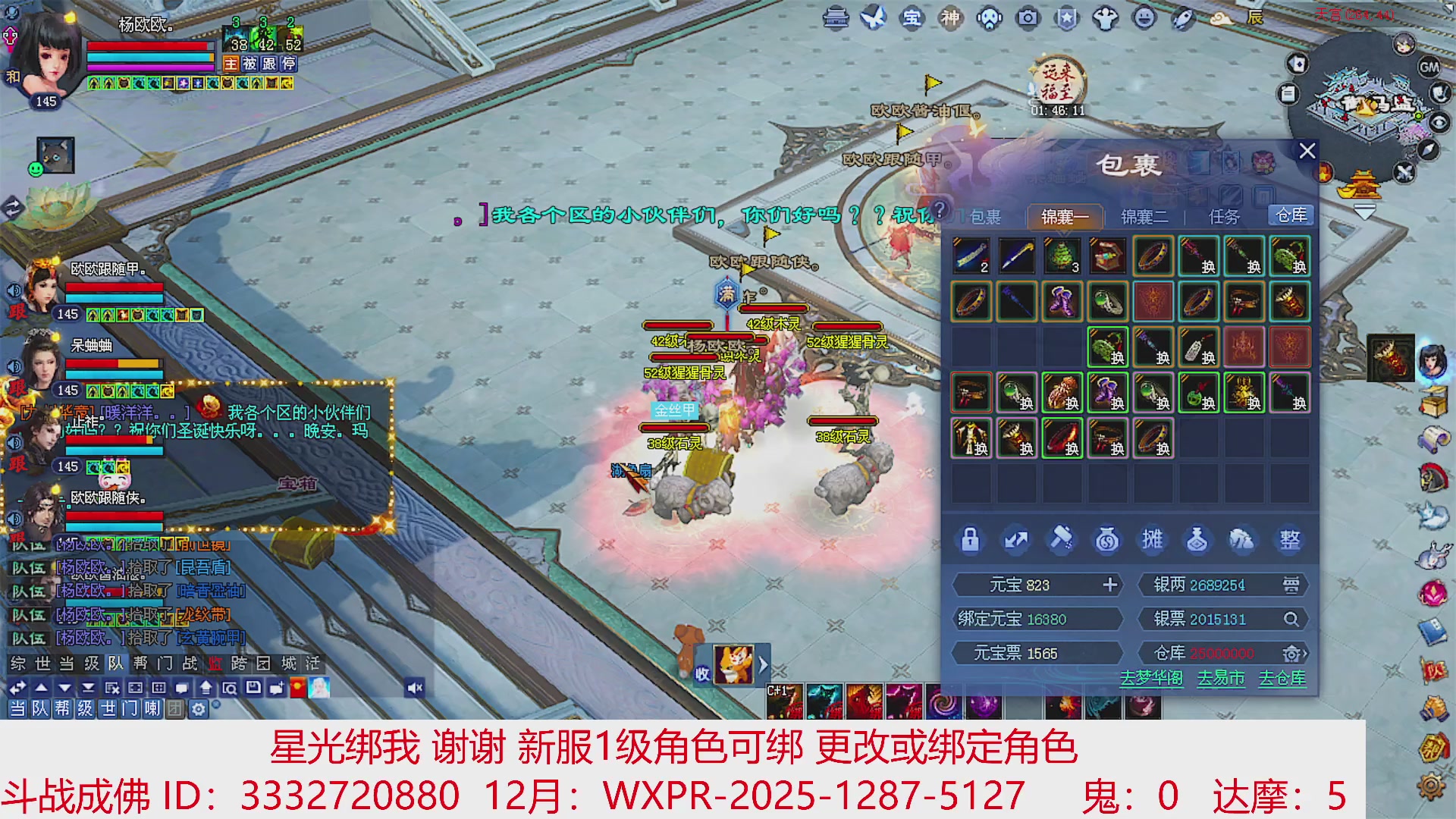The image size is (1456, 819).
Task: Open item smelting with the hammer icon
Action: 1062,540
